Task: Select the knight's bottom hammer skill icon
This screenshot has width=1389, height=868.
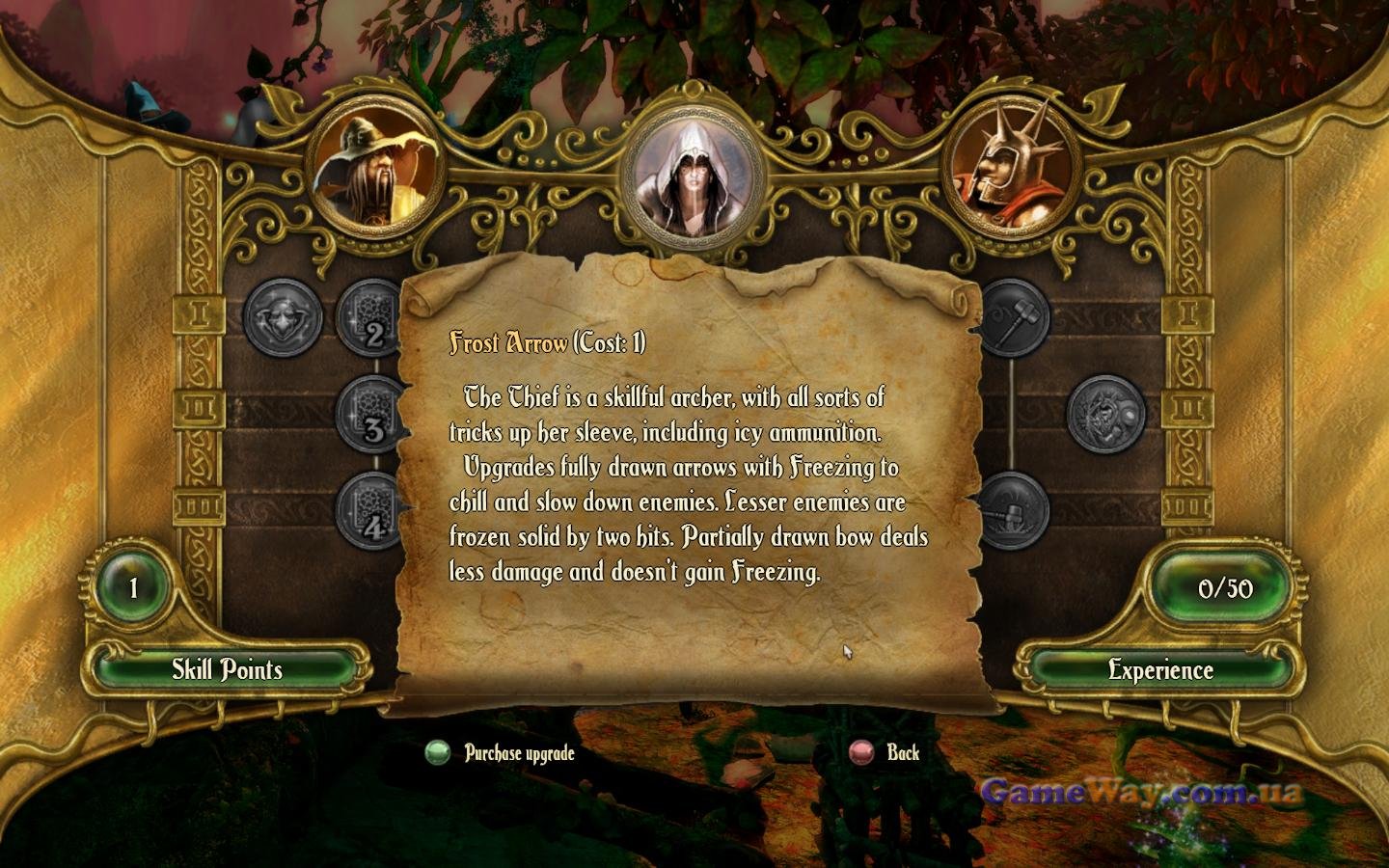Action: point(1011,509)
